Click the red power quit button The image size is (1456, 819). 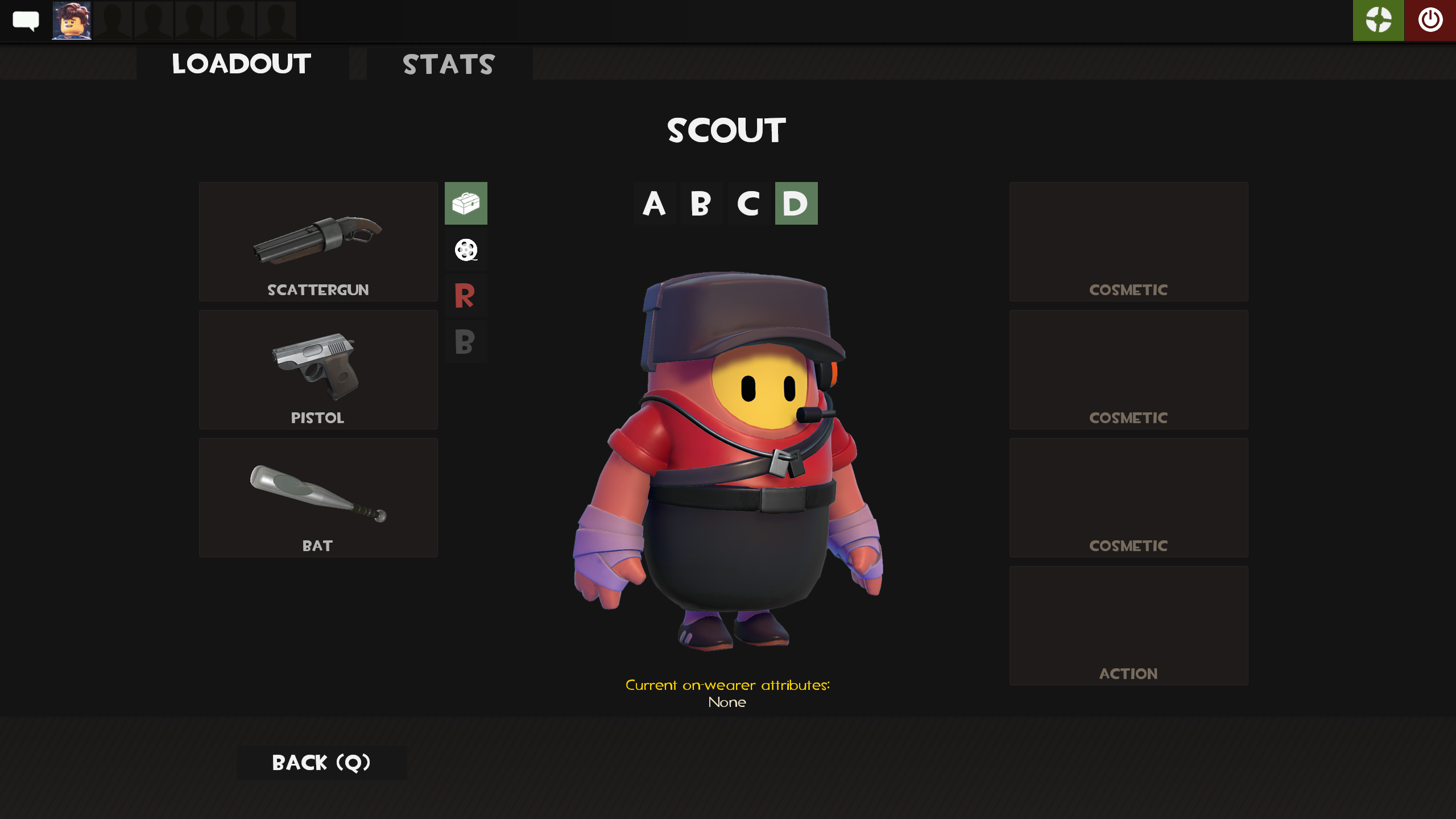[1430, 20]
